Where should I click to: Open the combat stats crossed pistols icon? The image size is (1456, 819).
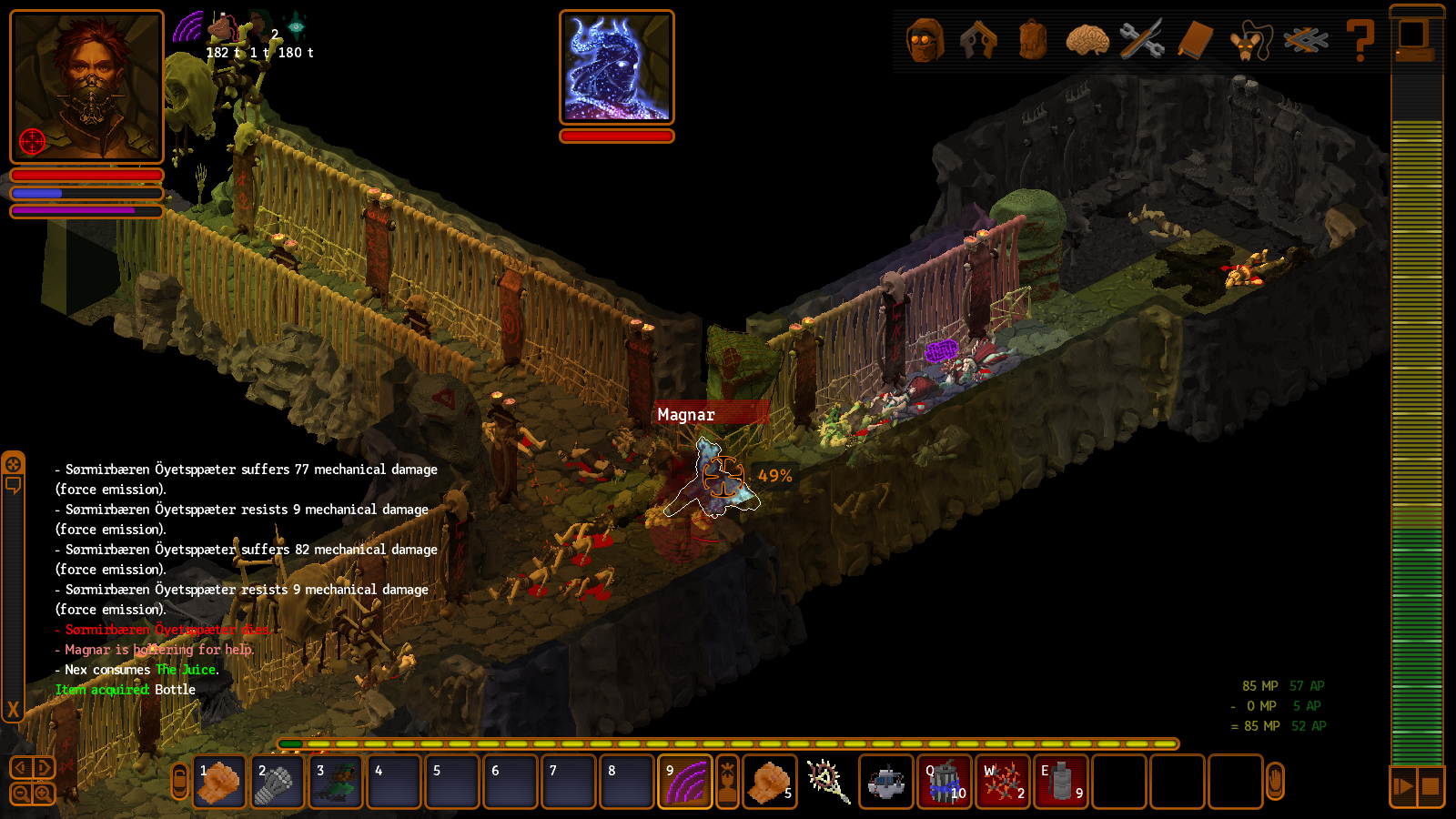coord(978,41)
